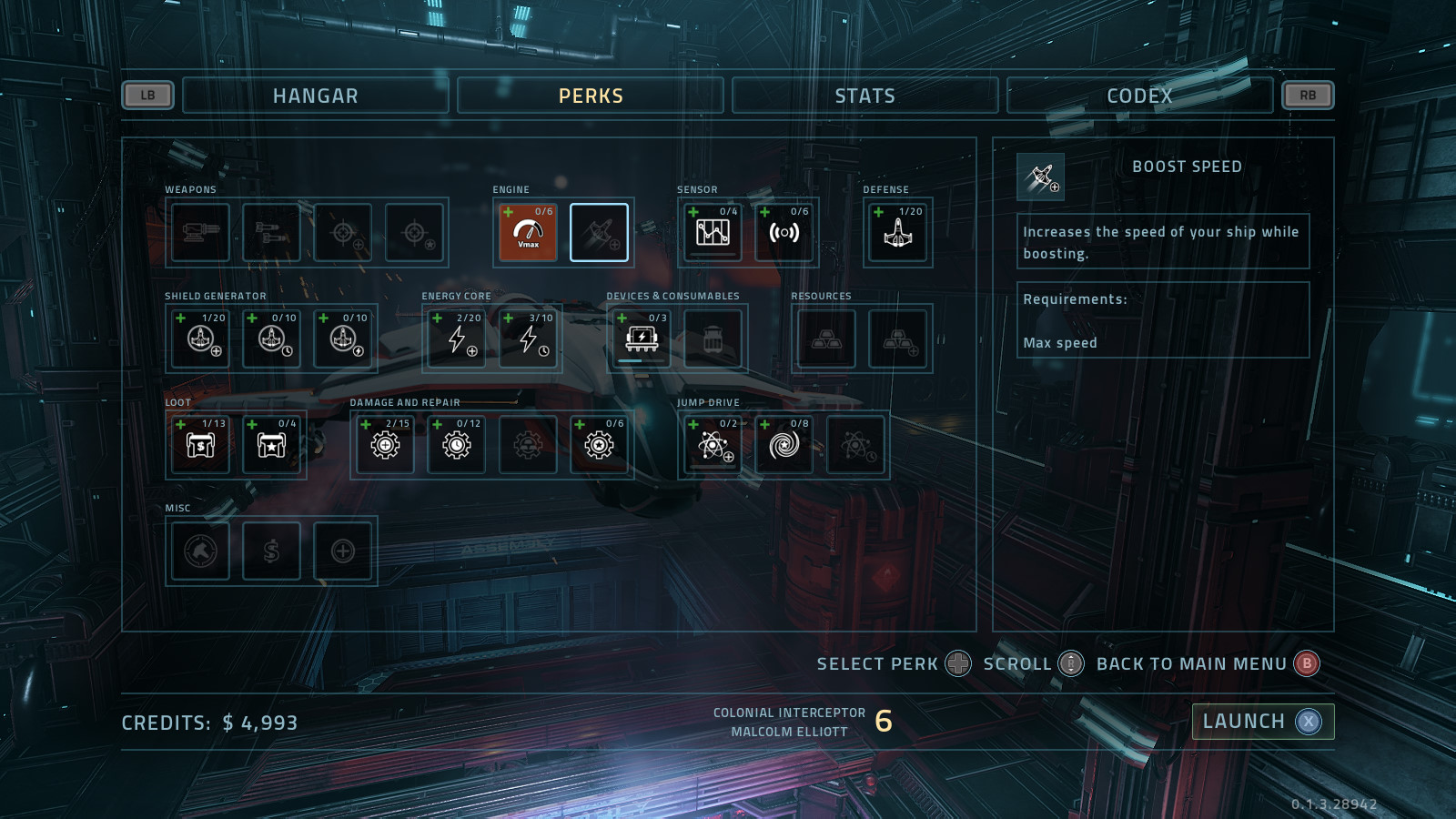The height and width of the screenshot is (819, 1456).
Task: Select the loot chest with star
Action: [x=271, y=445]
